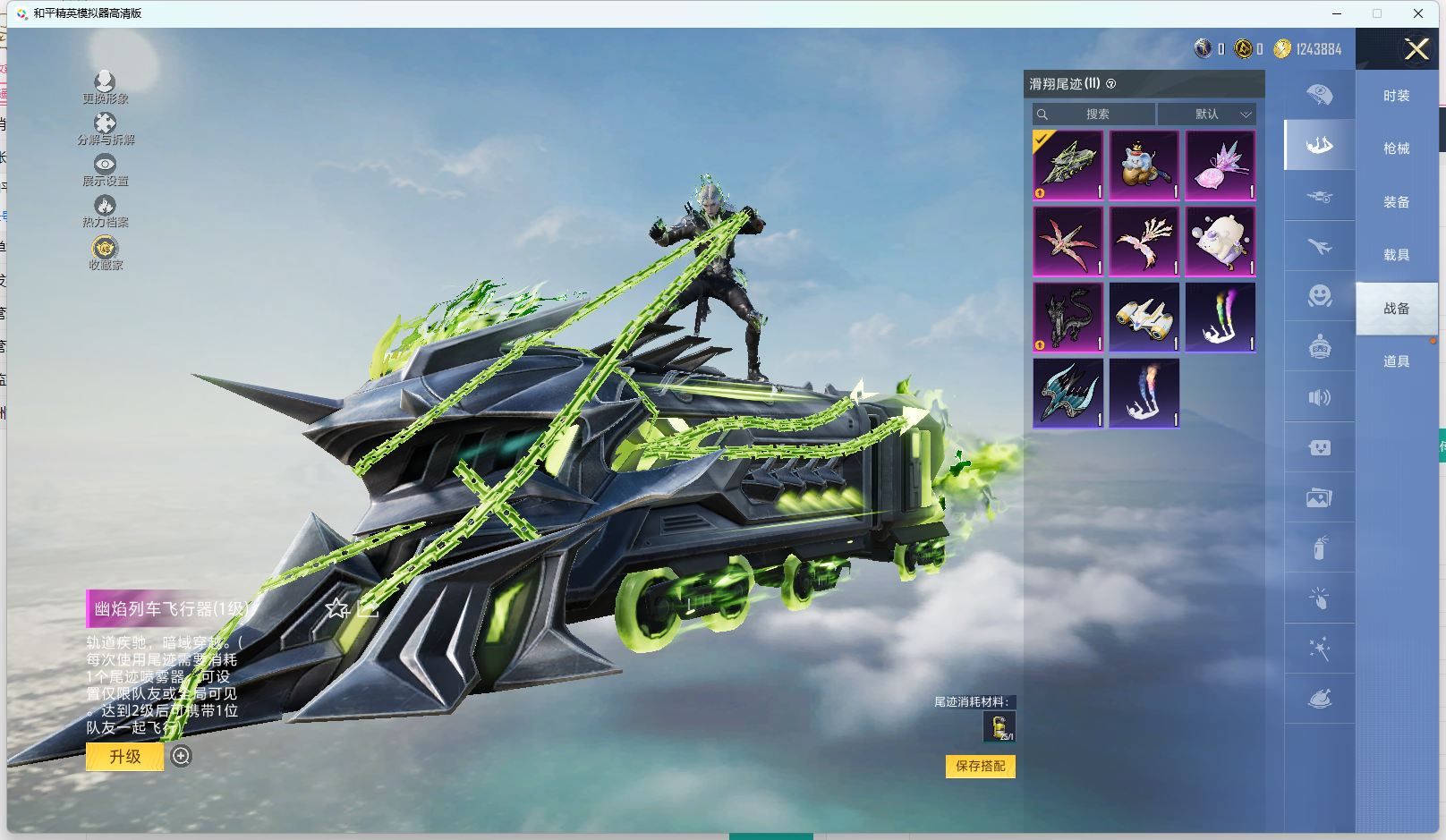Select the black dragon glider trail
Image resolution: width=1446 pixels, height=840 pixels.
[x=1068, y=318]
